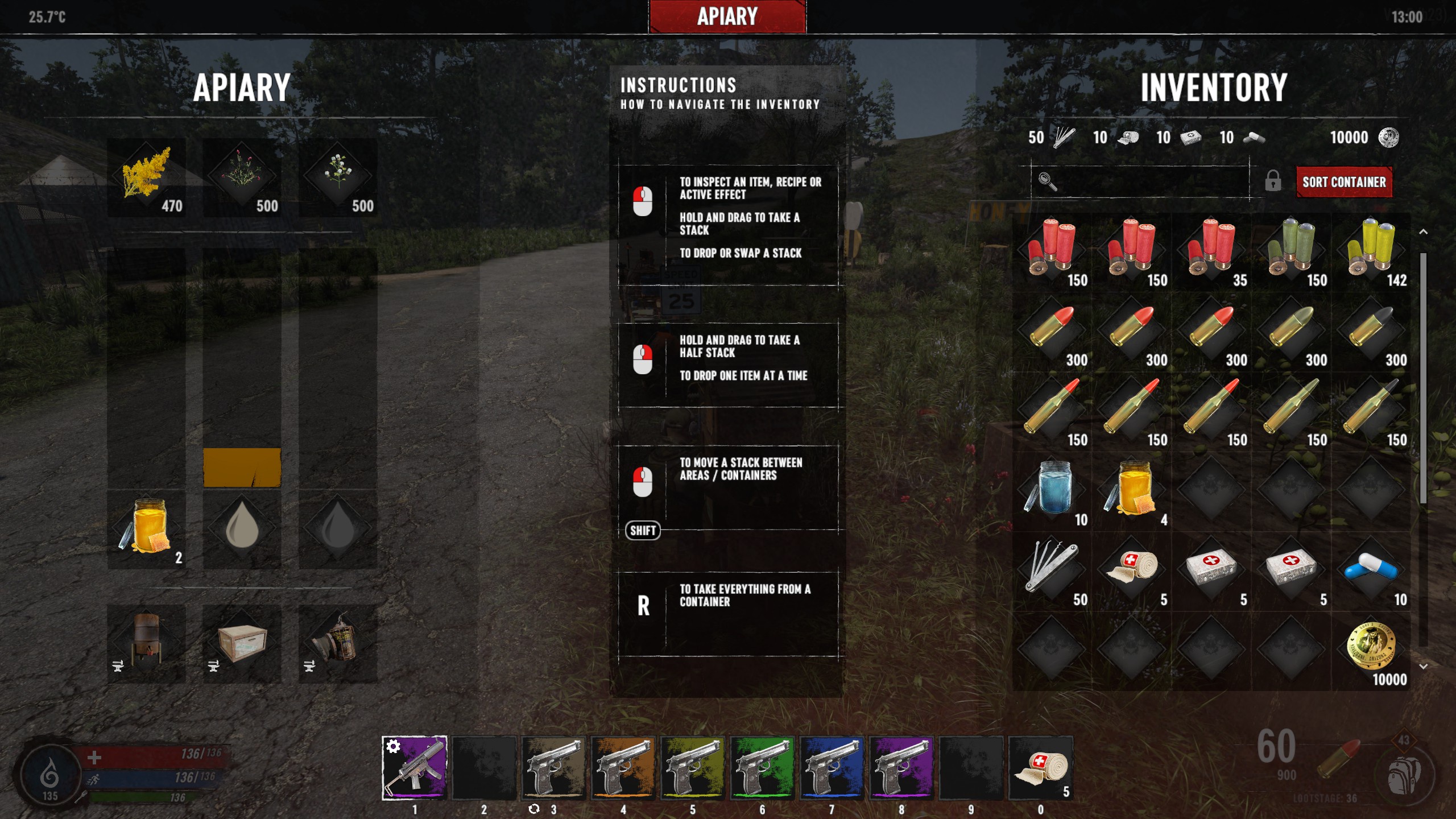Click the Sort Container button
Screen dimensions: 1456x819
pyautogui.click(x=1343, y=182)
